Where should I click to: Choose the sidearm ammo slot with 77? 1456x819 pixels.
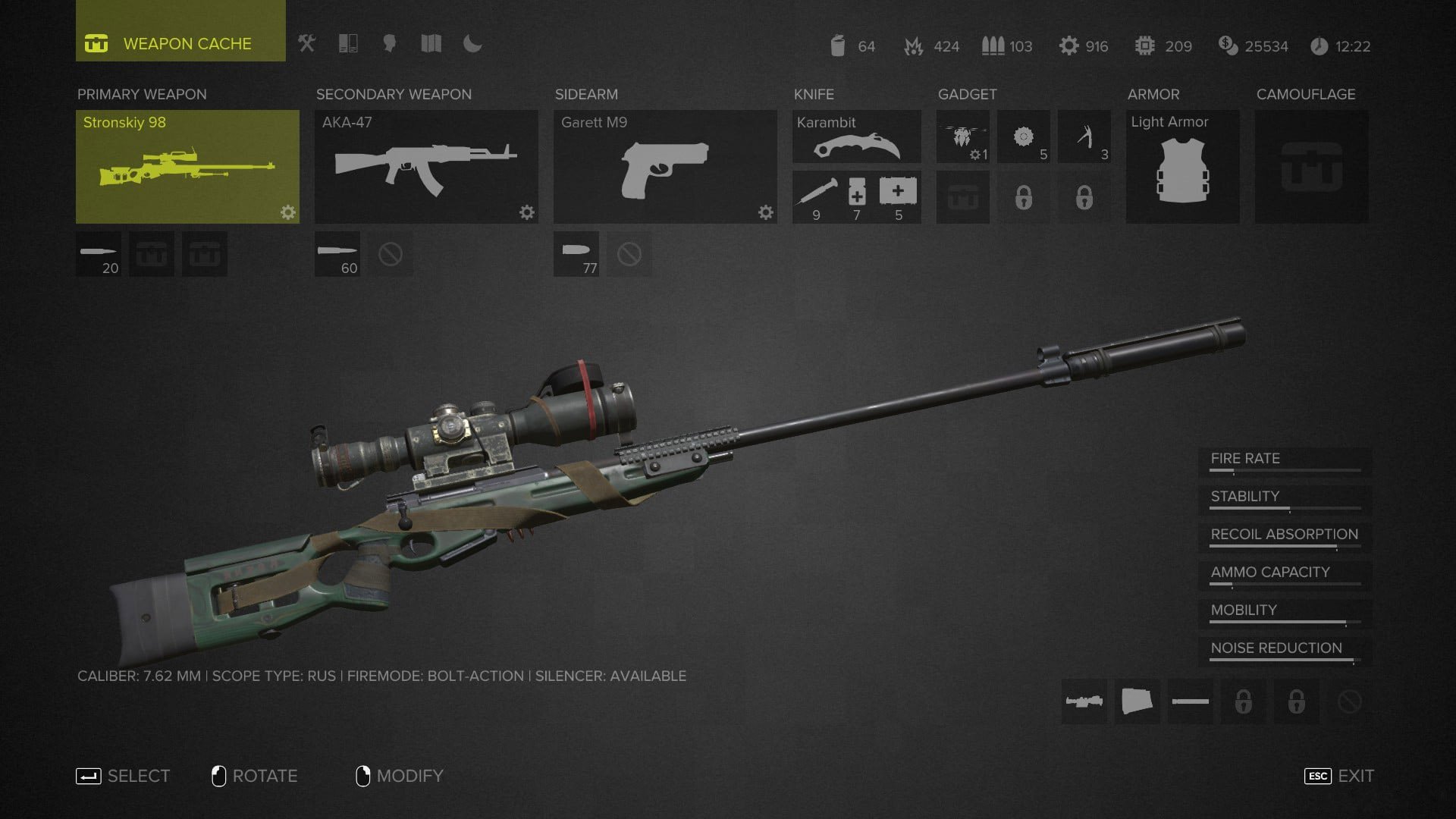click(x=576, y=254)
